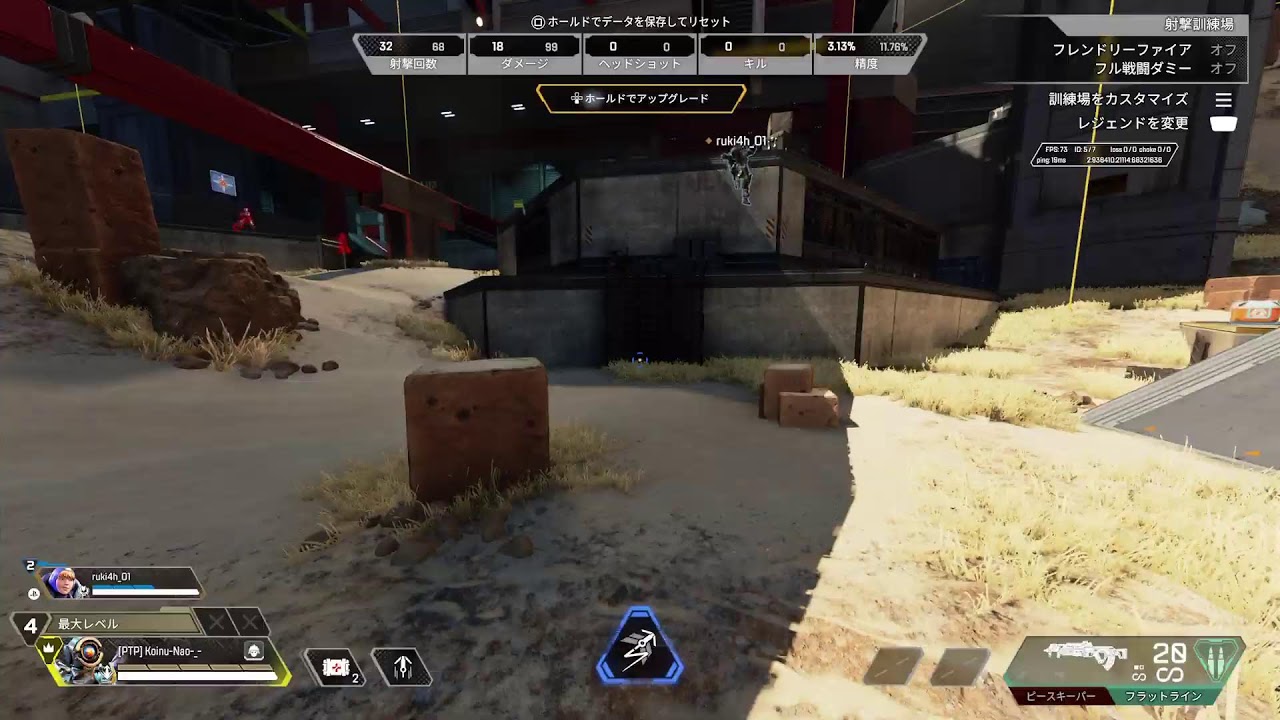This screenshot has height=720, width=1280.
Task: Select the 精度 accuracy stat panel
Action: tap(867, 54)
